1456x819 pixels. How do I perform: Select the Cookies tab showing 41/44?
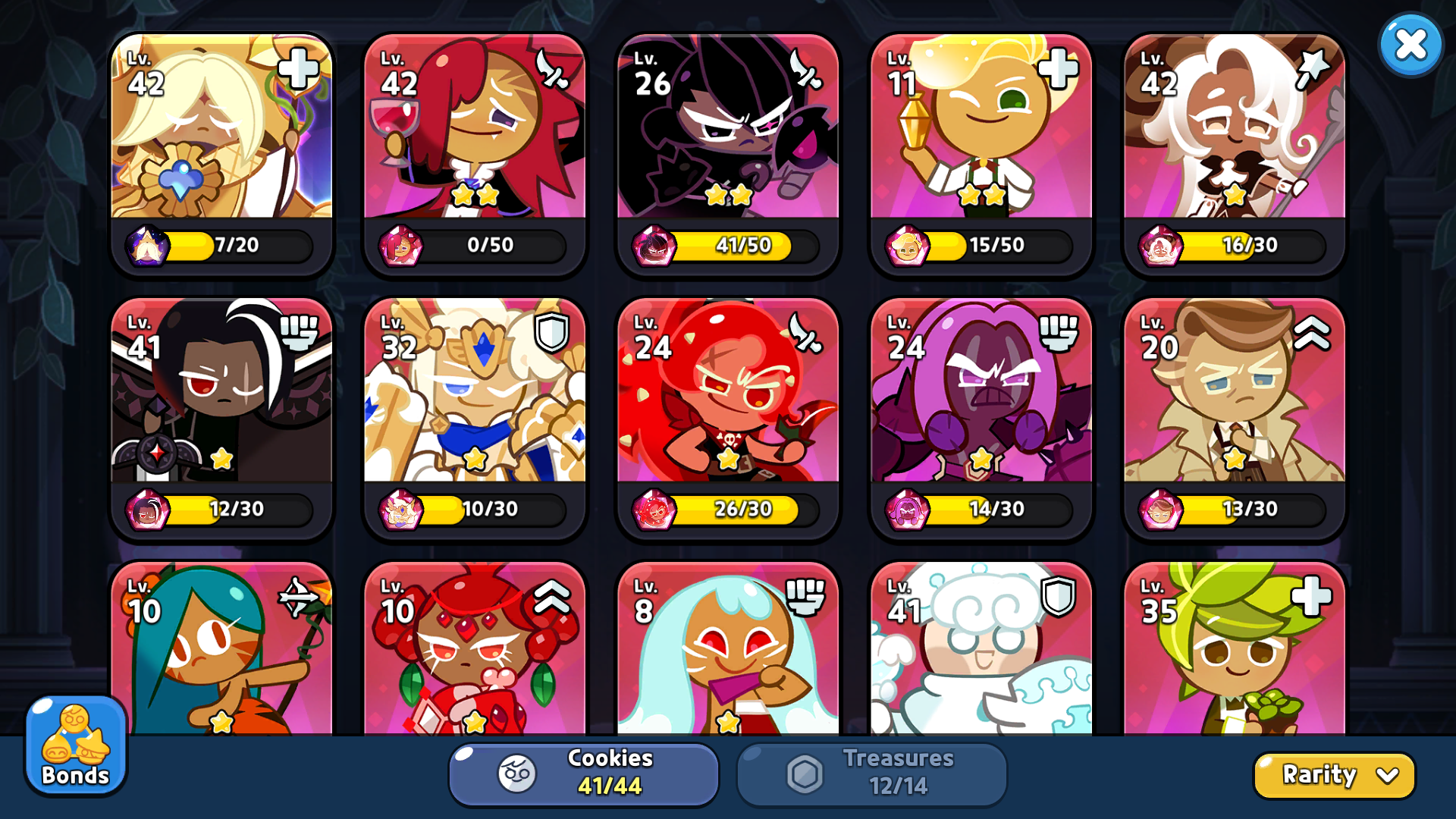click(582, 773)
